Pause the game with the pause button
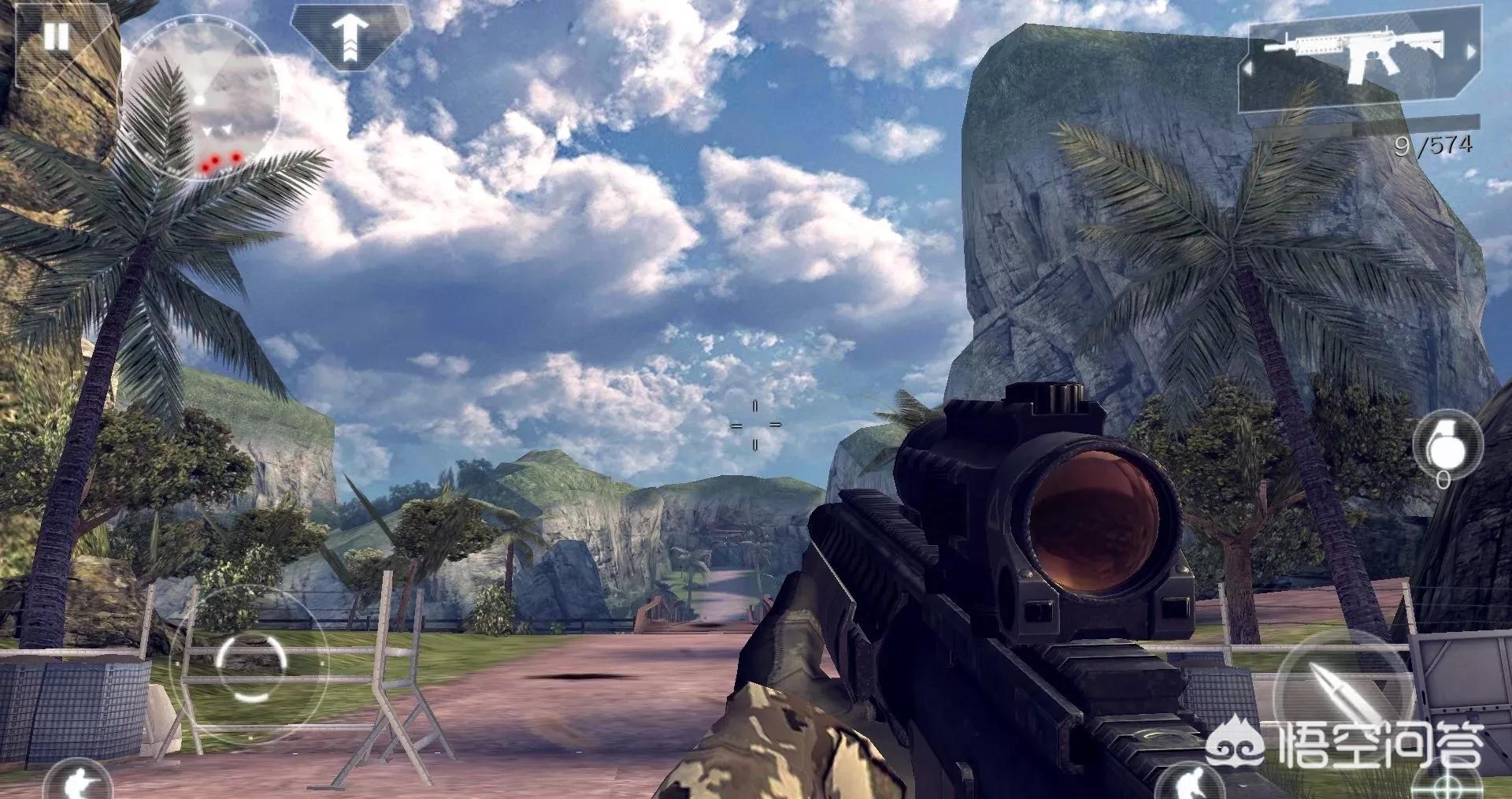The width and height of the screenshot is (1512, 799). coord(55,36)
